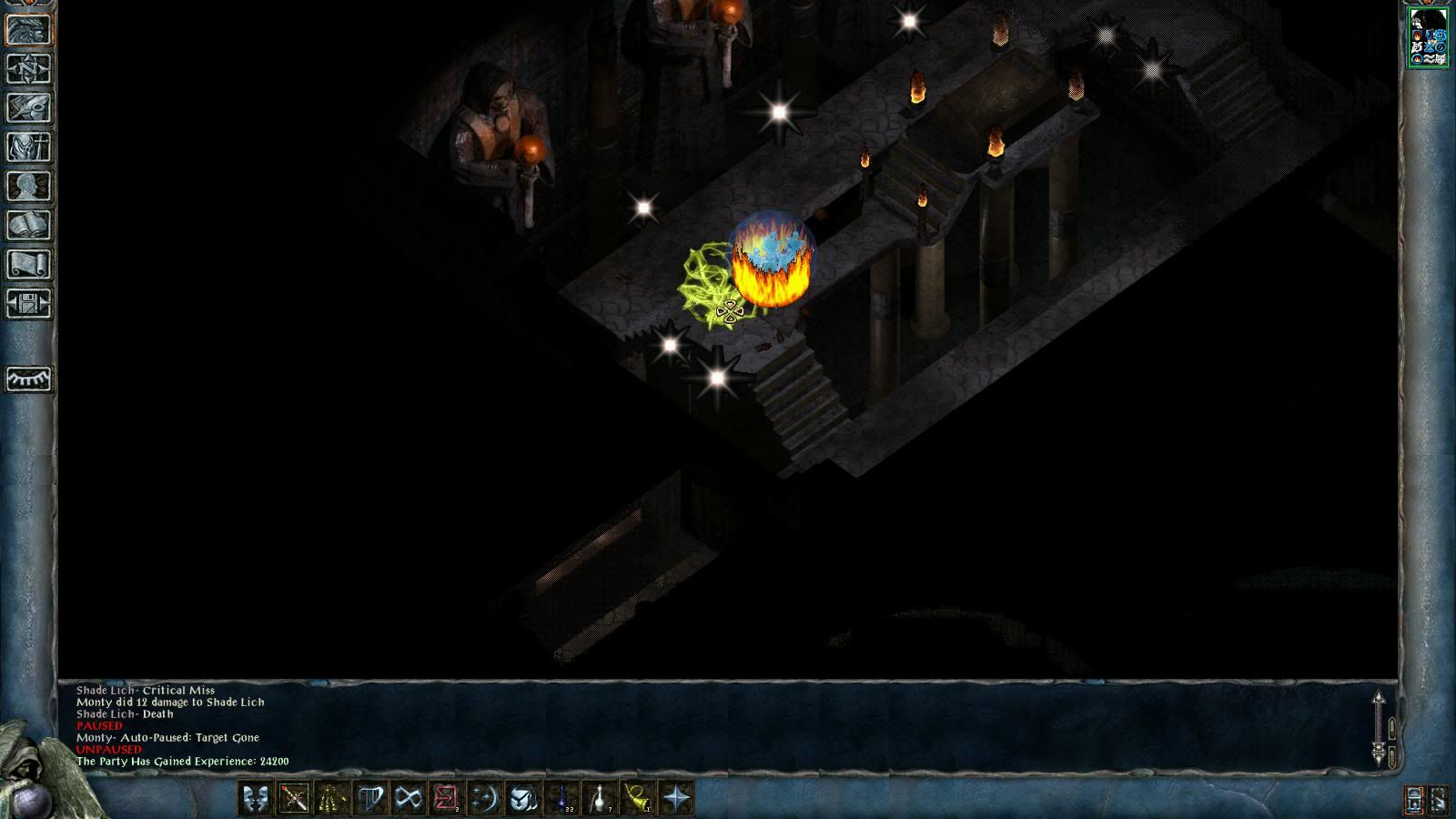Open the priest scroll screen
This screenshot has height=819, width=1456.
(x=29, y=265)
